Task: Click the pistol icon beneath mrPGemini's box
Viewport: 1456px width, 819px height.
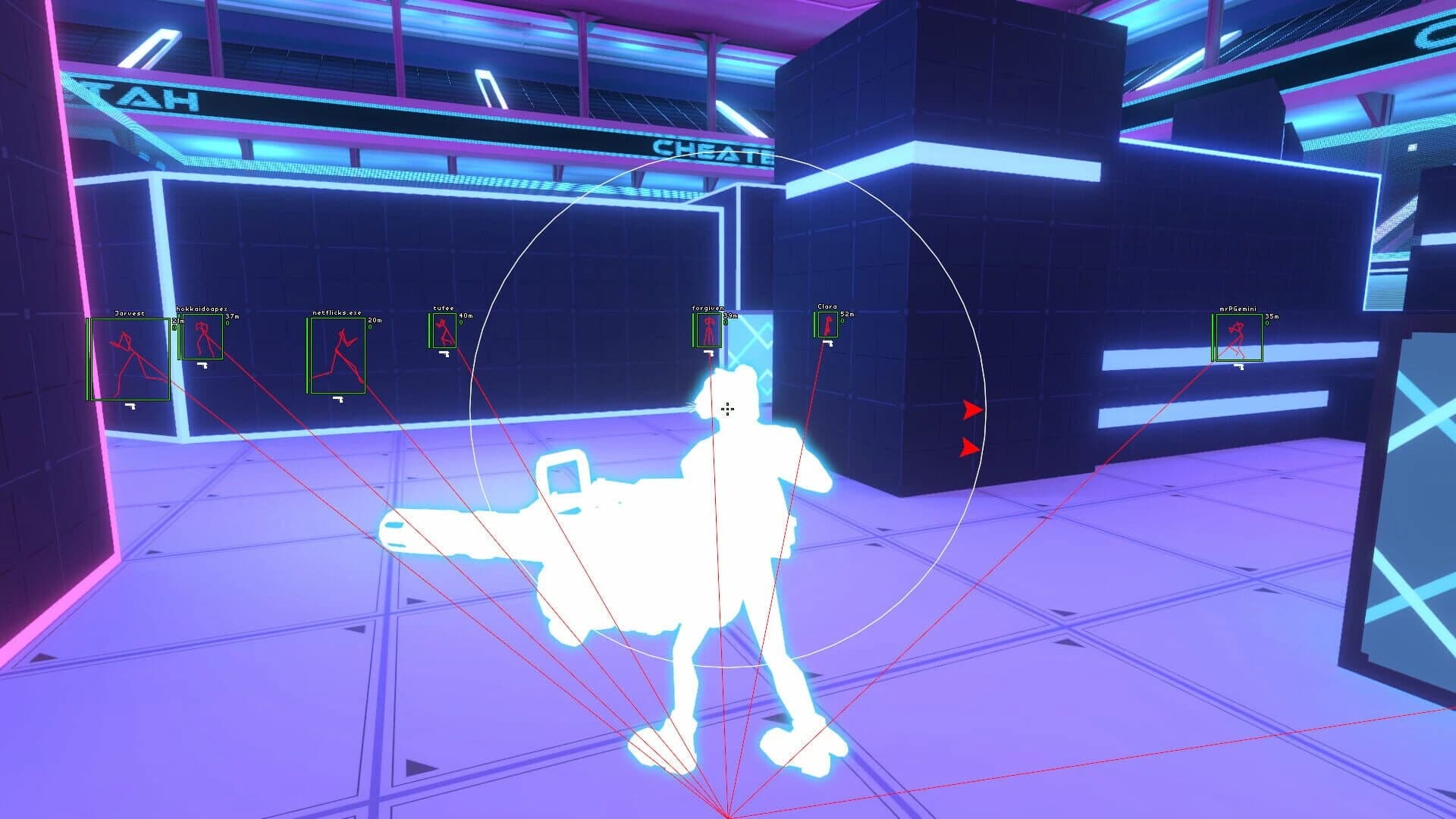Action: (1239, 366)
